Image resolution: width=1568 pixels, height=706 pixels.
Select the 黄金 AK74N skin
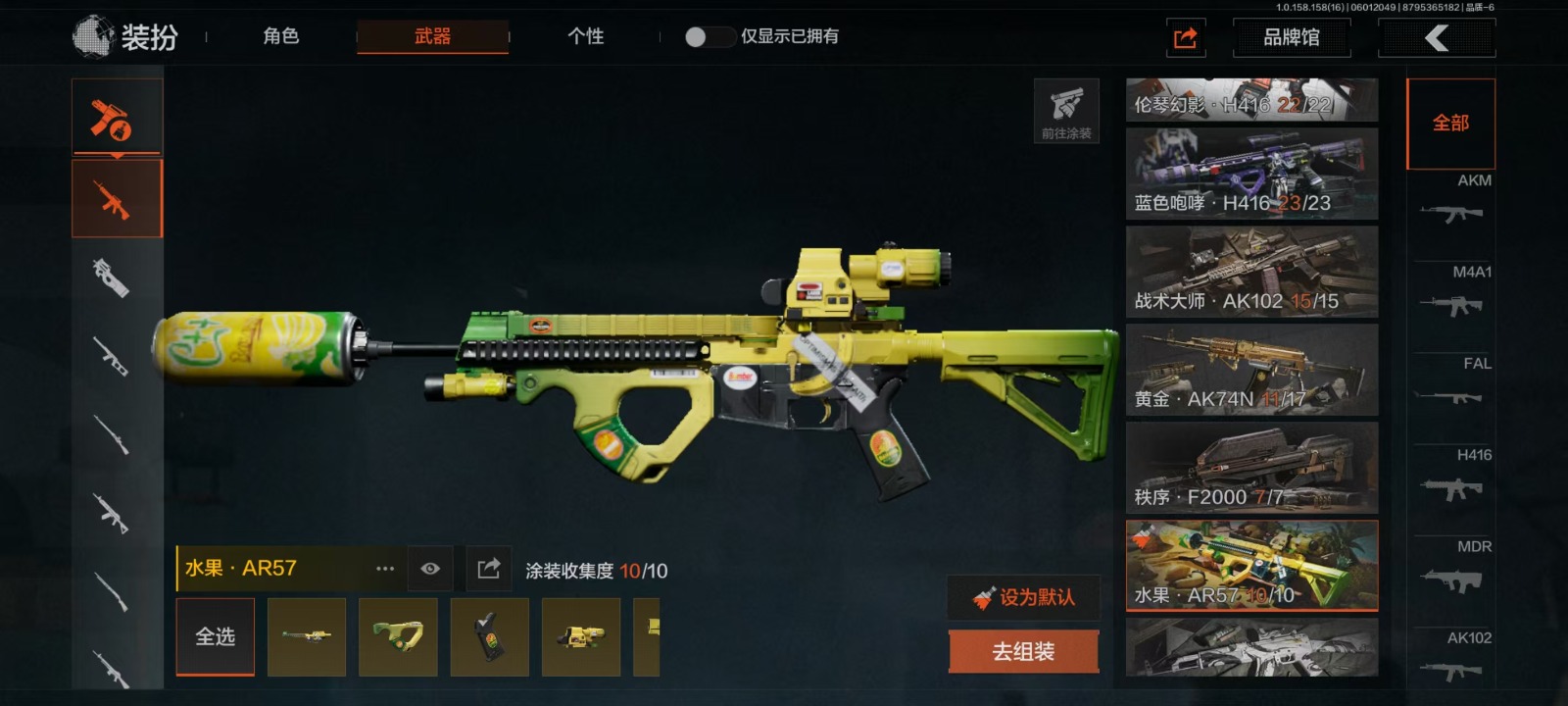(x=1251, y=370)
